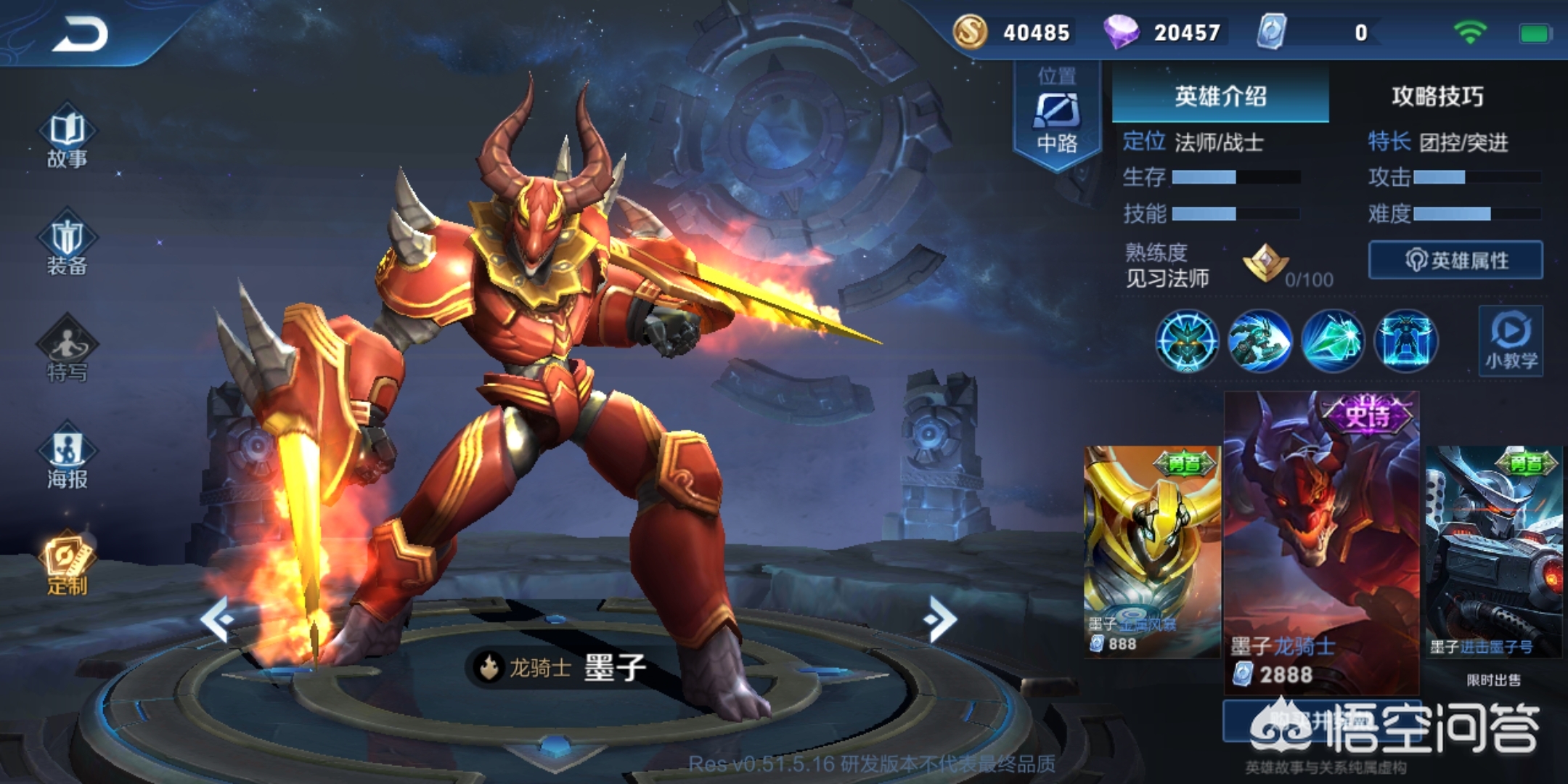This screenshot has width=1568, height=784.
Task: Show the previous hero with left arrow
Action: coord(216,619)
